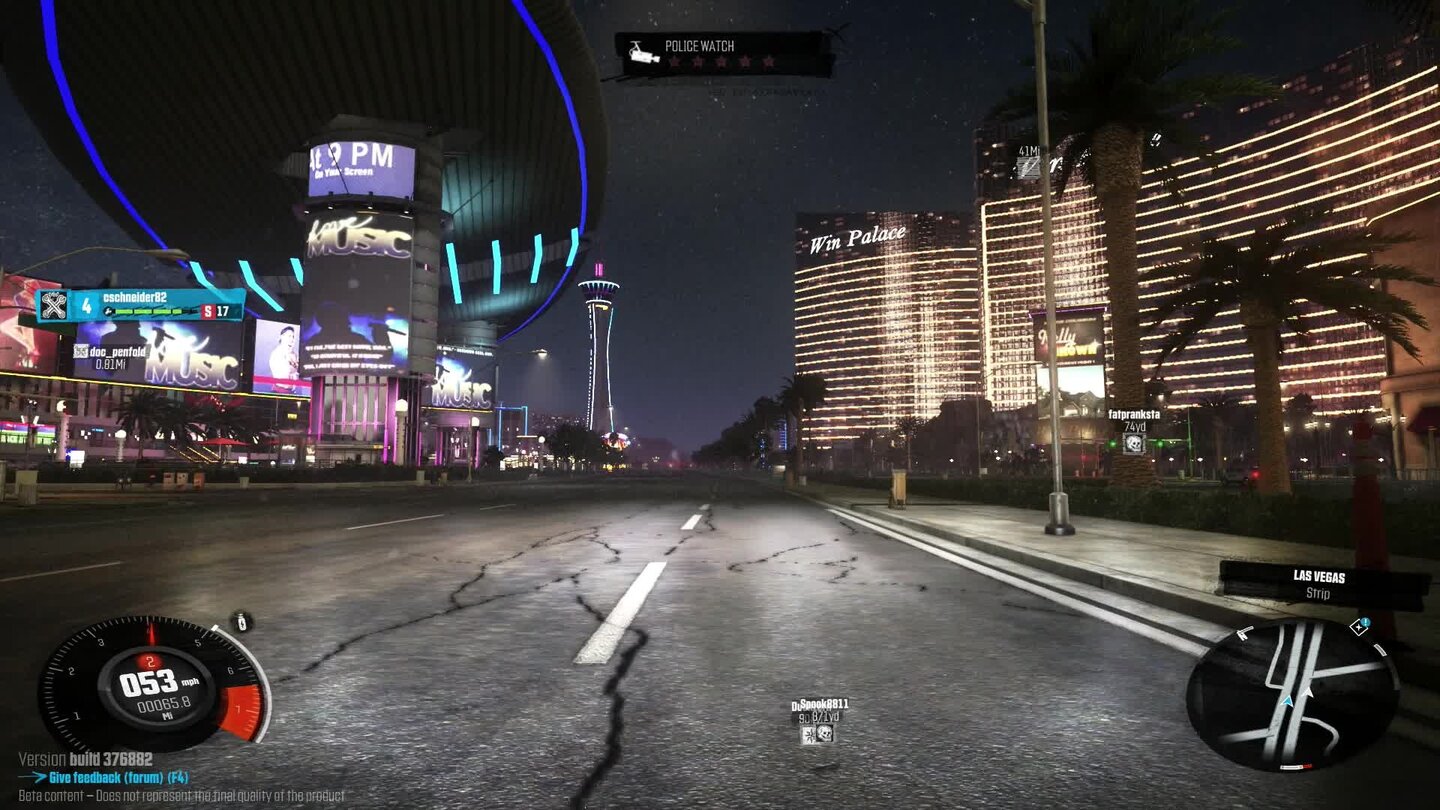
Task: Click the Las Vegas Strip location label
Action: tap(1322, 584)
